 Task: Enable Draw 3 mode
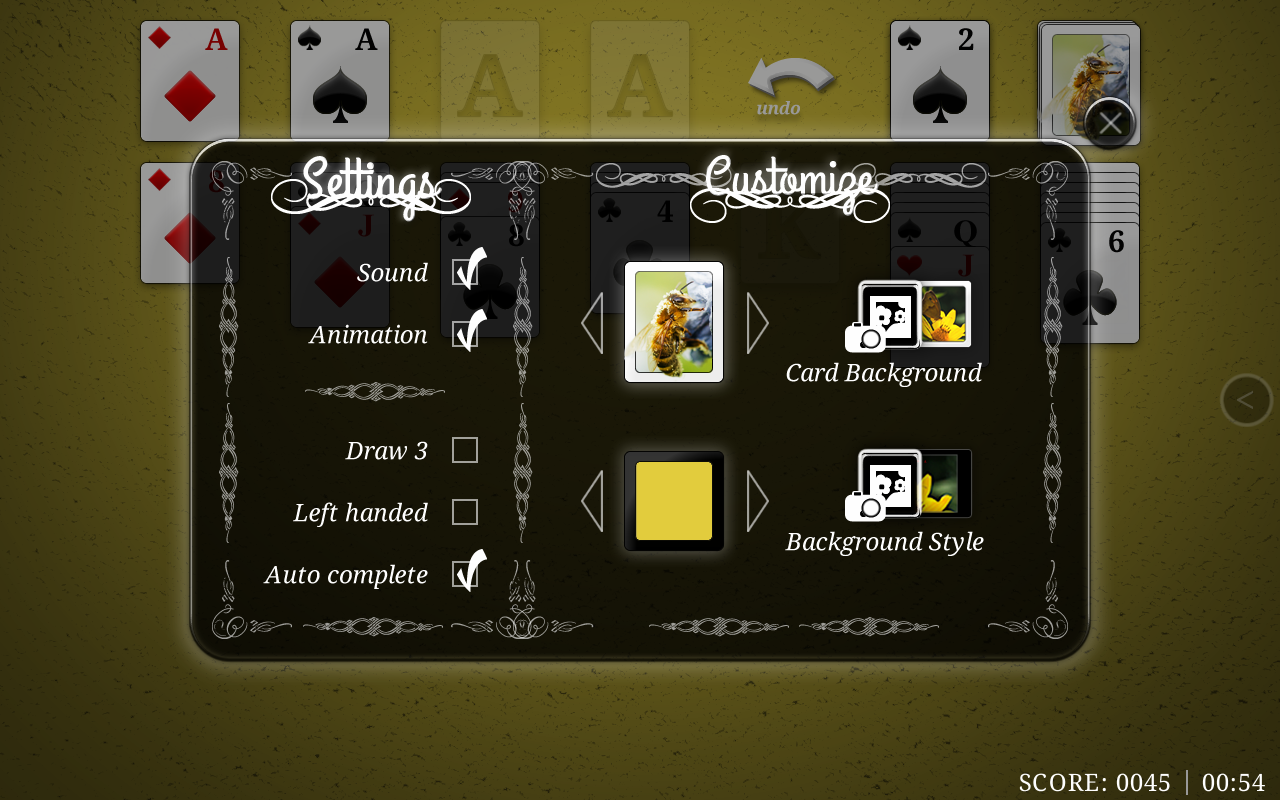(464, 450)
